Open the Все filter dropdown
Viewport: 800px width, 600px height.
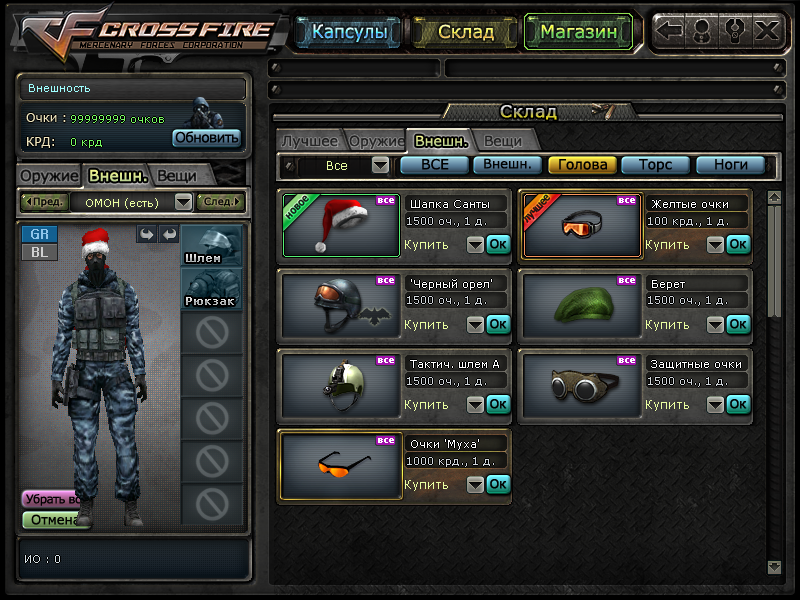(380, 165)
